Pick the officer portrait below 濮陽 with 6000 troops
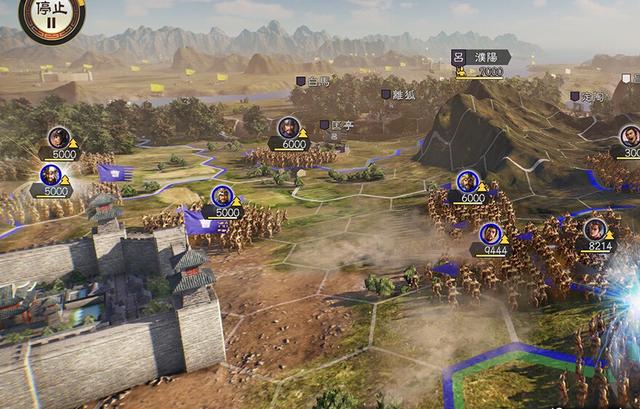The height and width of the screenshot is (409, 640). tap(467, 182)
